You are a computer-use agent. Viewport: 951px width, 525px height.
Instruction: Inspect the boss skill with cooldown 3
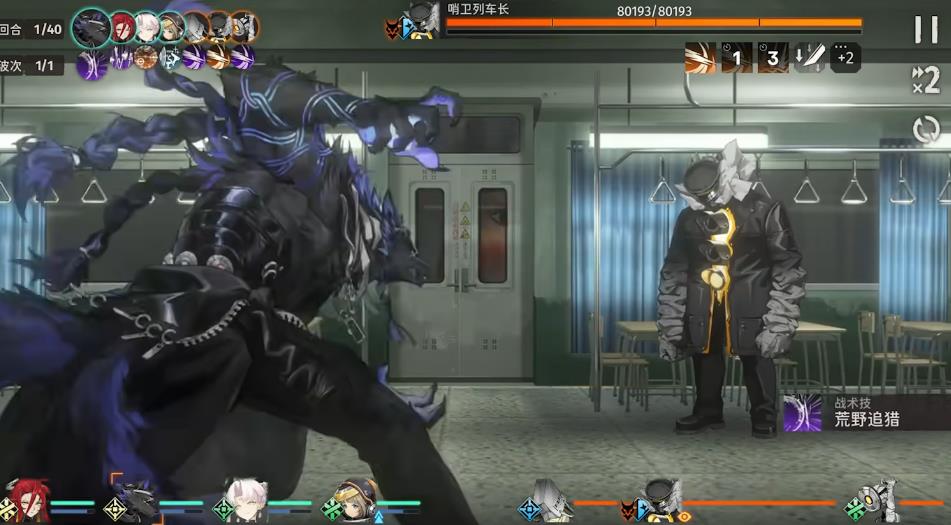tap(773, 57)
